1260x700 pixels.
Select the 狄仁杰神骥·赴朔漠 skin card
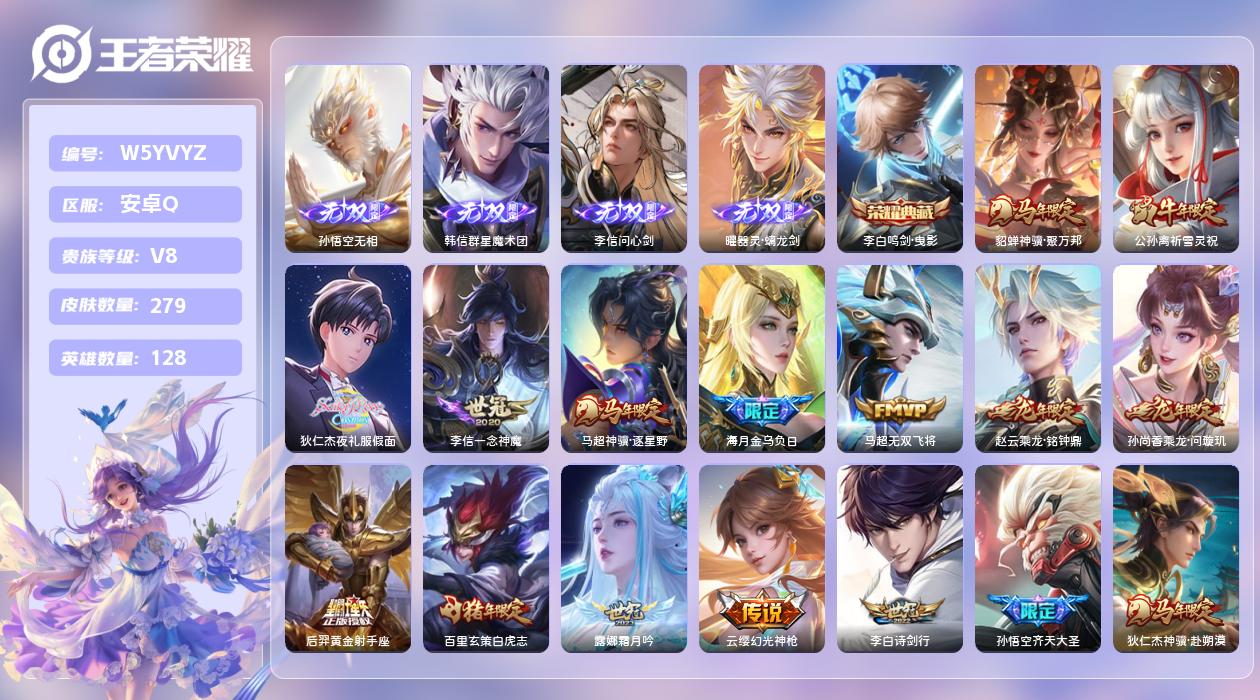click(1176, 558)
